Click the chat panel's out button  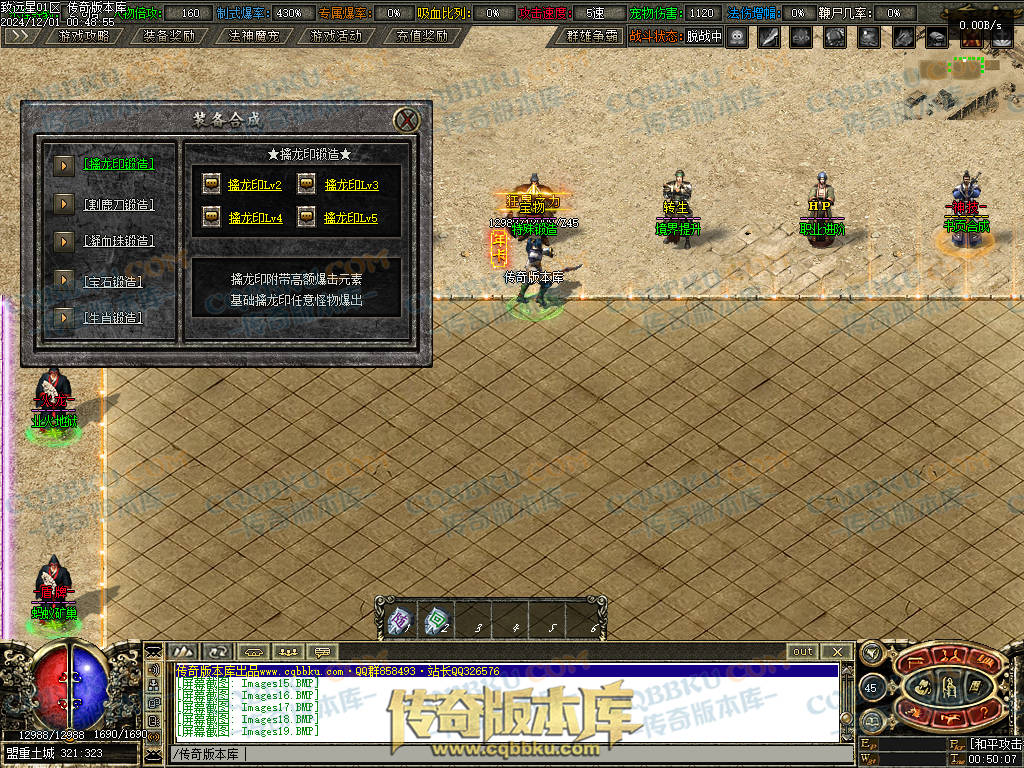pos(803,651)
